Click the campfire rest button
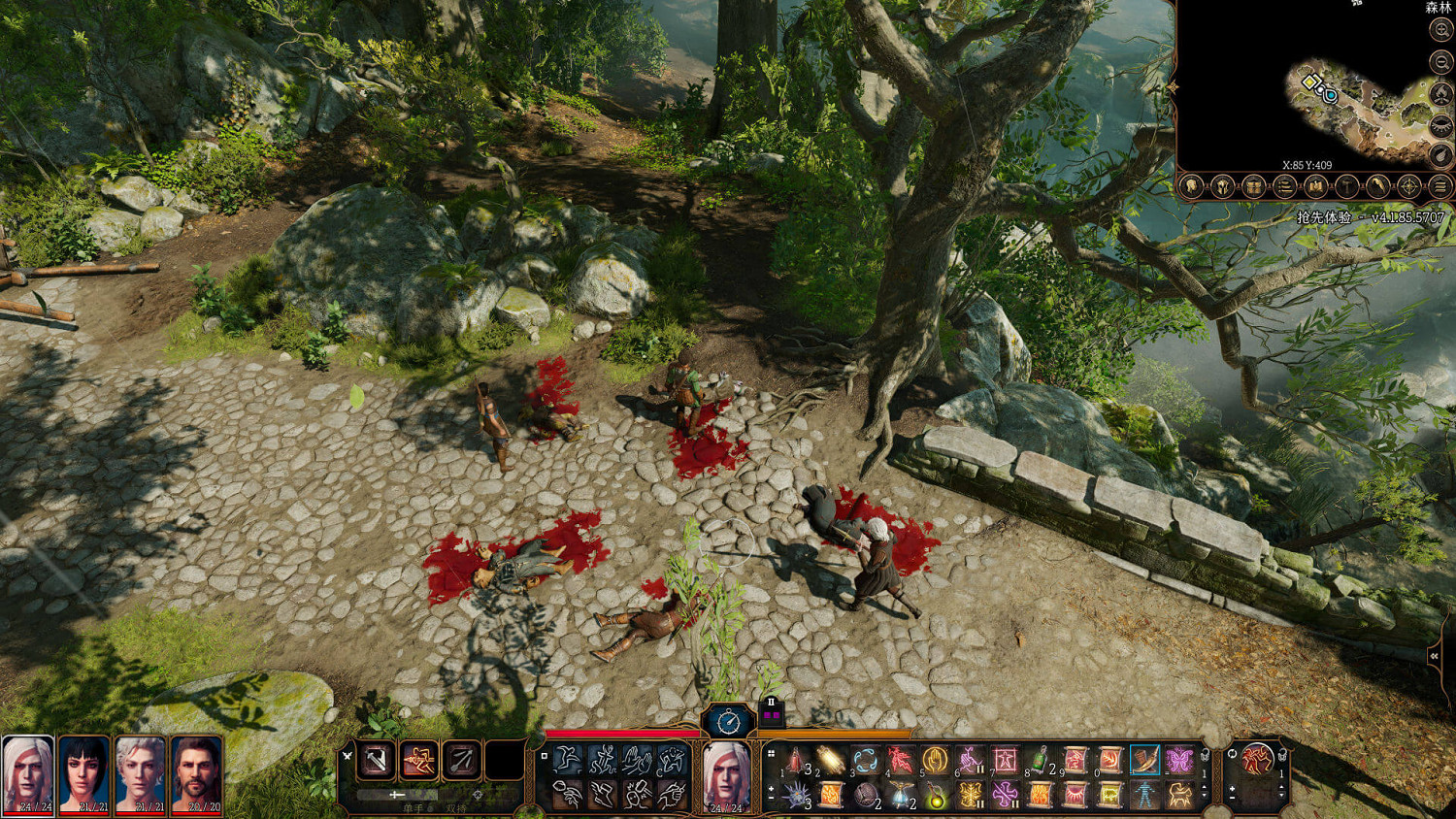 pos(1441,94)
